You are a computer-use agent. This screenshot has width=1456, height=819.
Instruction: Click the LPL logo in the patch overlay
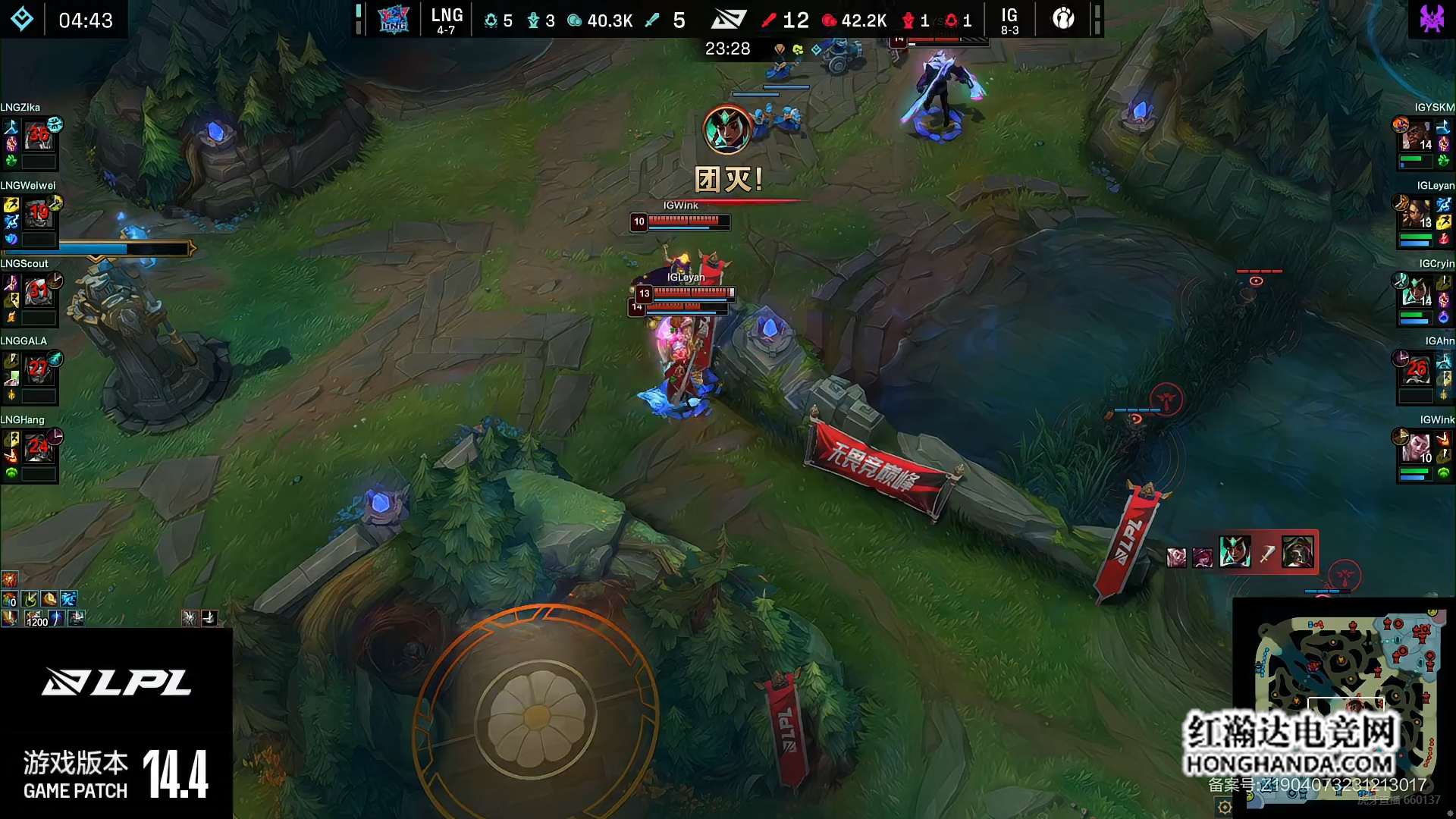pyautogui.click(x=116, y=682)
